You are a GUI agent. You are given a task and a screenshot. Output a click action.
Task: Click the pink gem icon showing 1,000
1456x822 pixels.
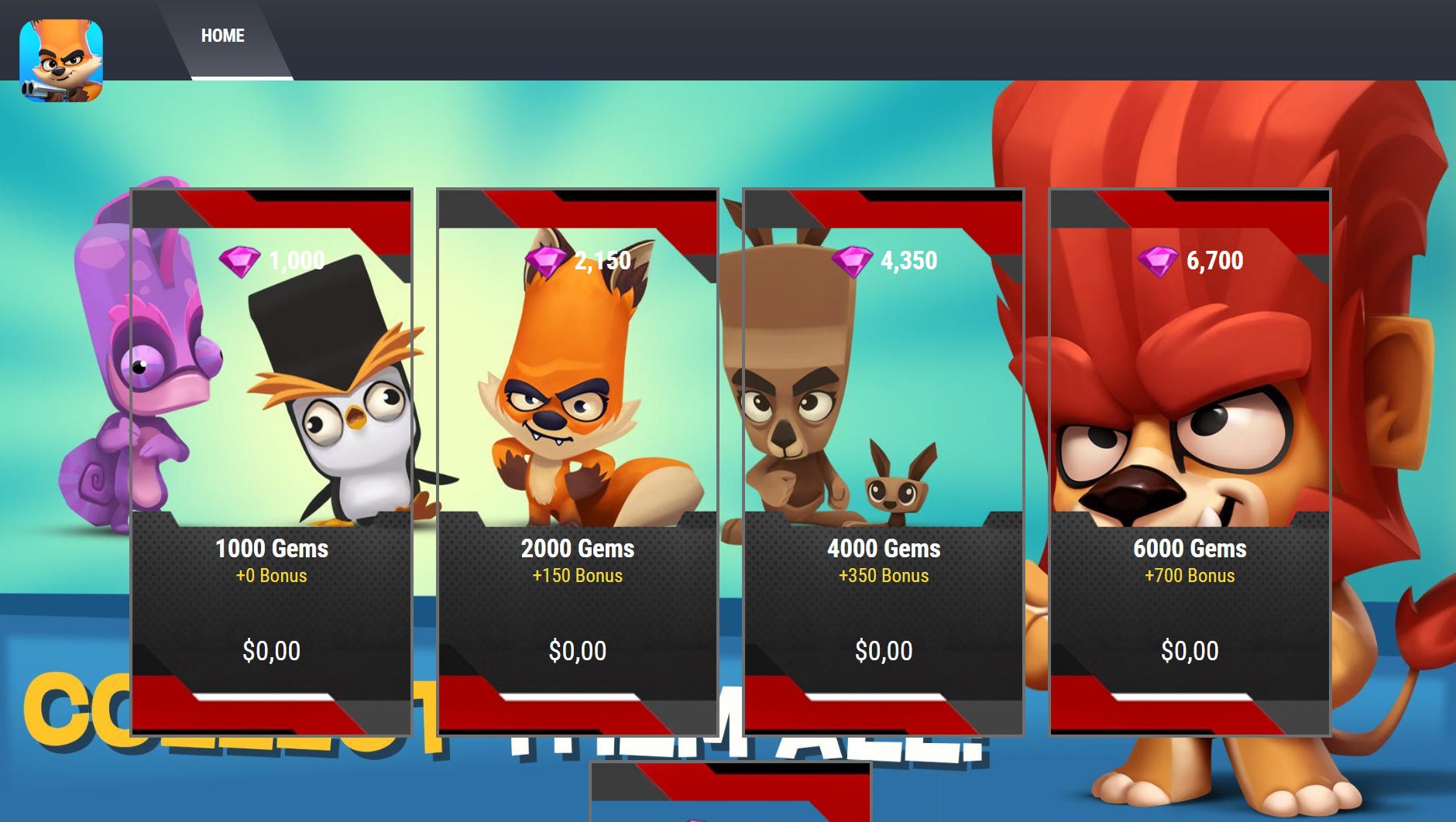(x=241, y=261)
